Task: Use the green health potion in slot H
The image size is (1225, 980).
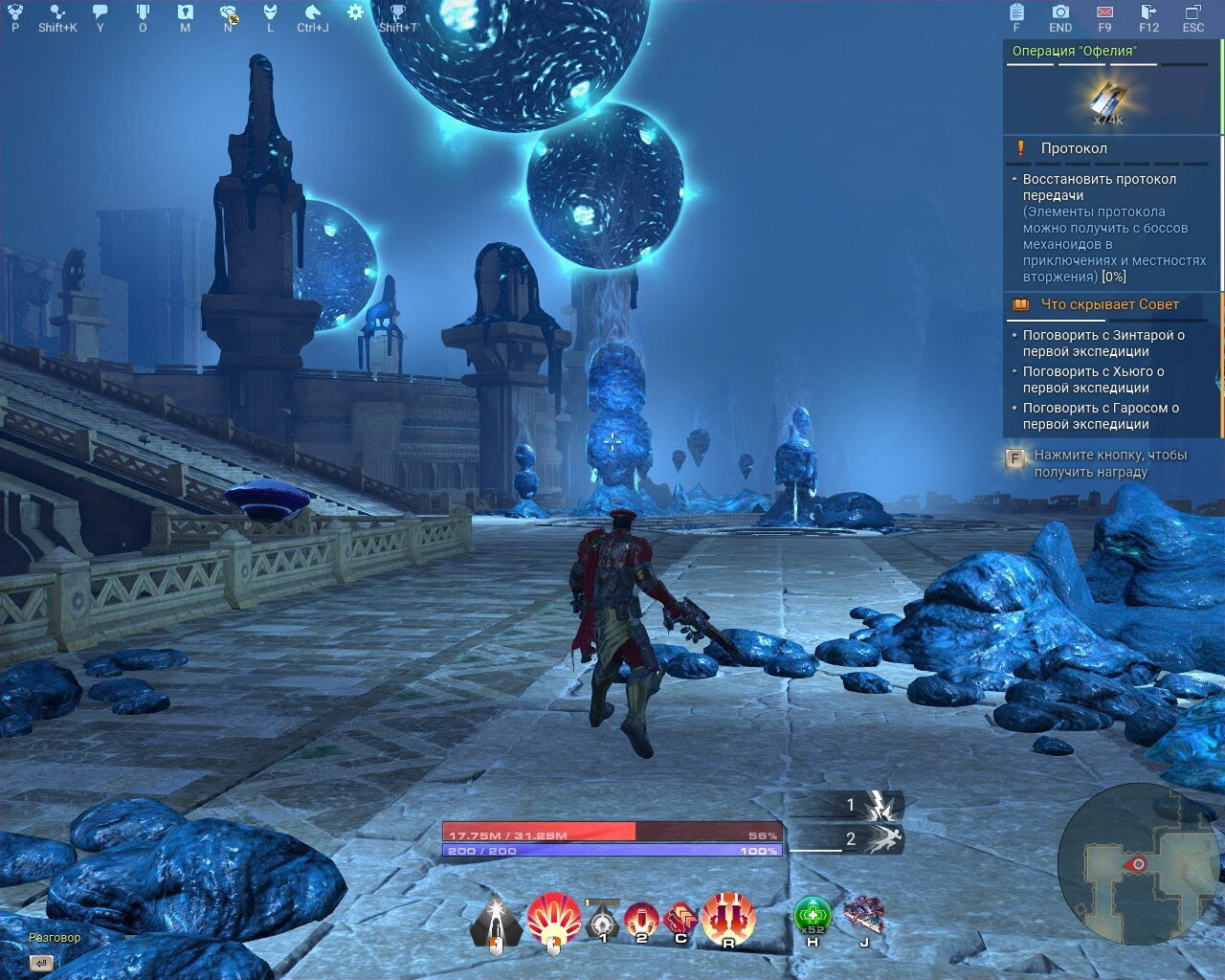Action: pos(811,916)
